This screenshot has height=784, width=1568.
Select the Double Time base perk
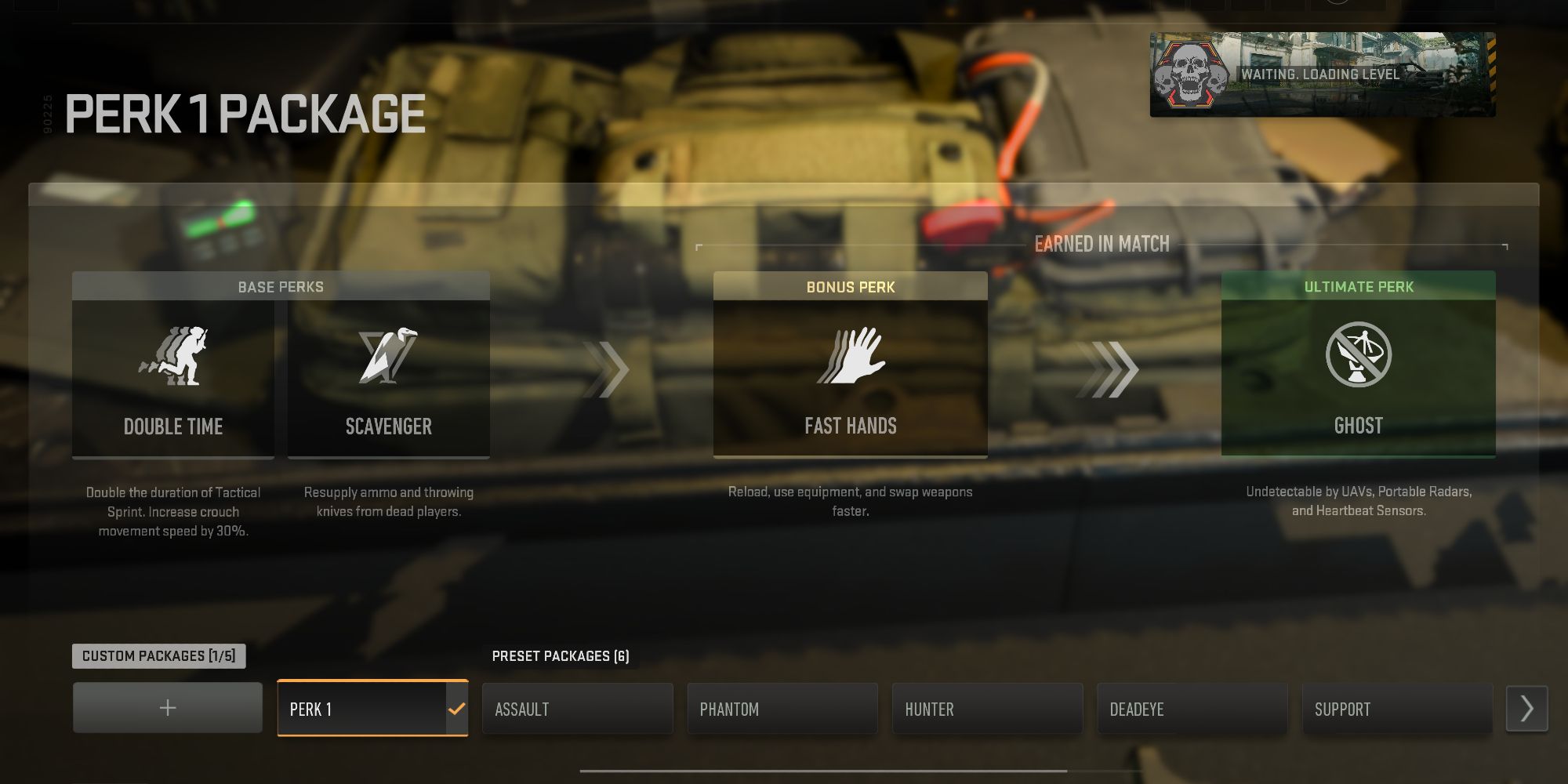(x=173, y=378)
